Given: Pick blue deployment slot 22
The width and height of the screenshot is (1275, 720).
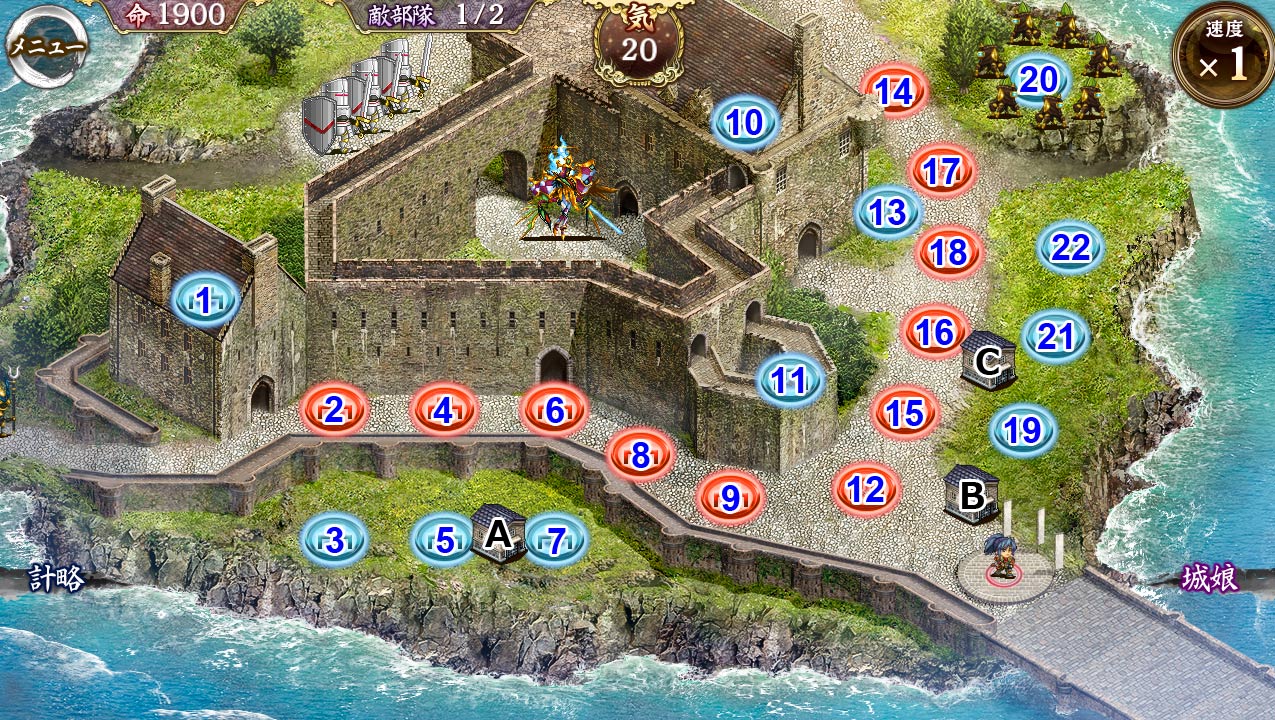Looking at the screenshot, I should point(1070,248).
